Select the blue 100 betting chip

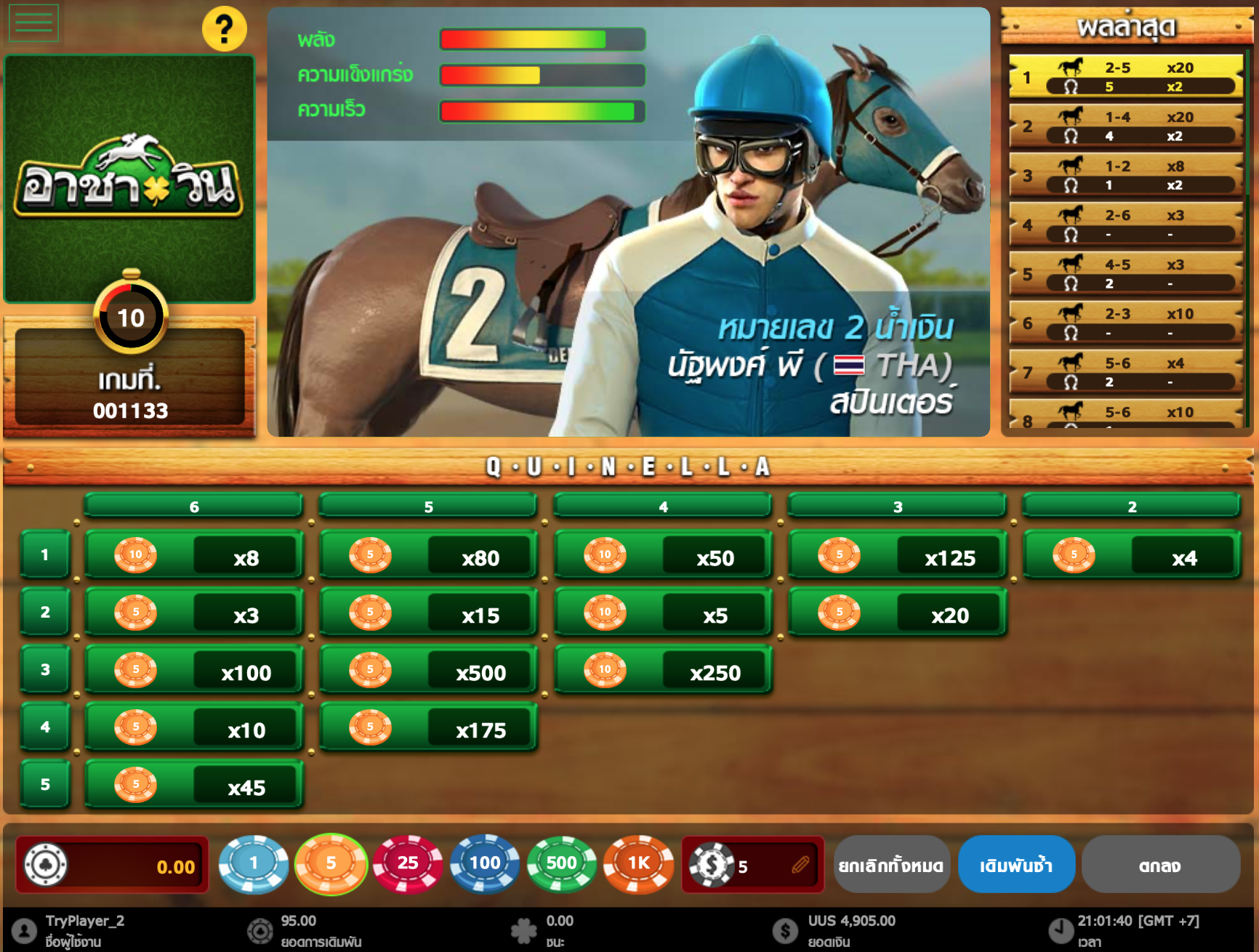click(x=484, y=864)
